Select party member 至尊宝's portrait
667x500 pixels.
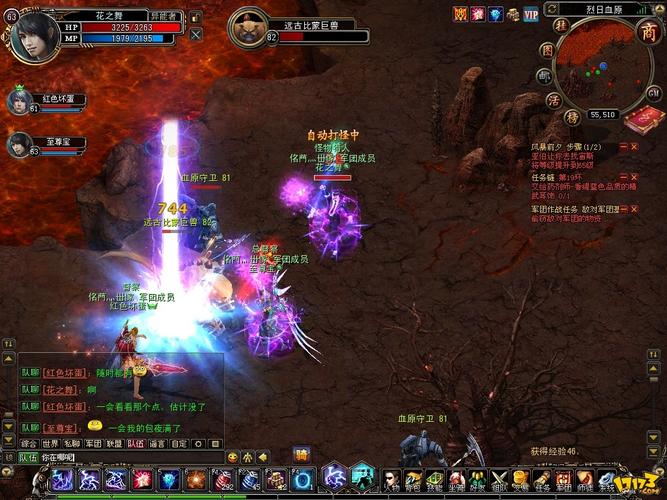click(19, 144)
